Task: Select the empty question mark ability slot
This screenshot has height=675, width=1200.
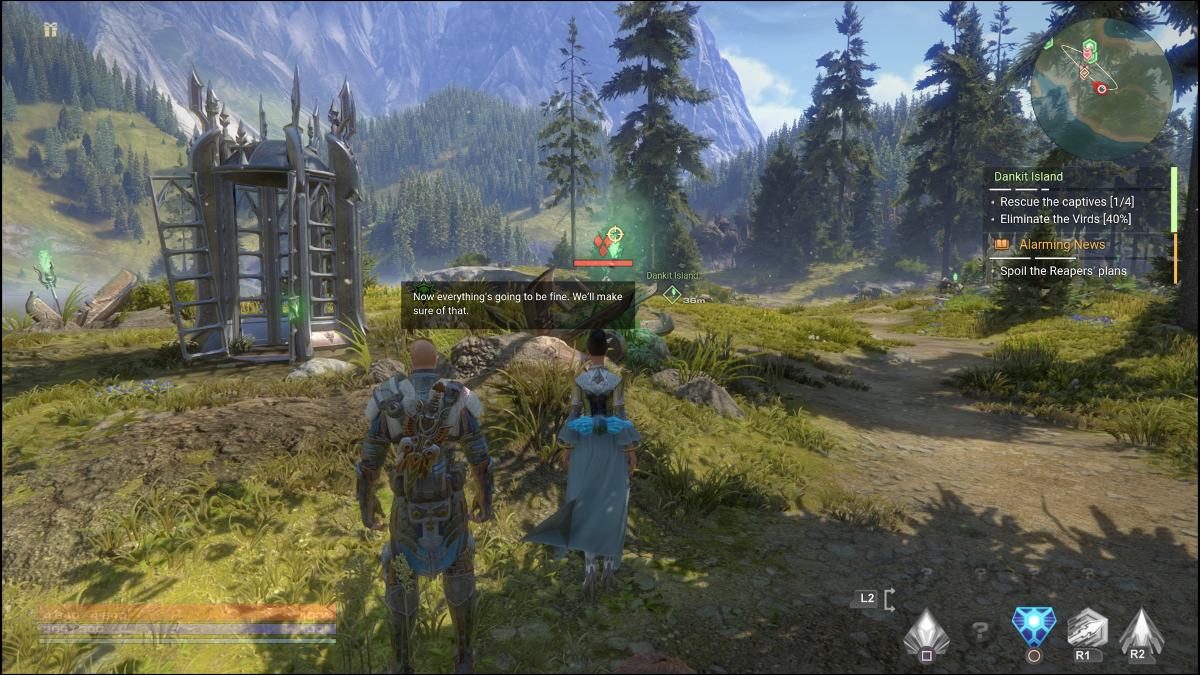Action: coord(980,632)
